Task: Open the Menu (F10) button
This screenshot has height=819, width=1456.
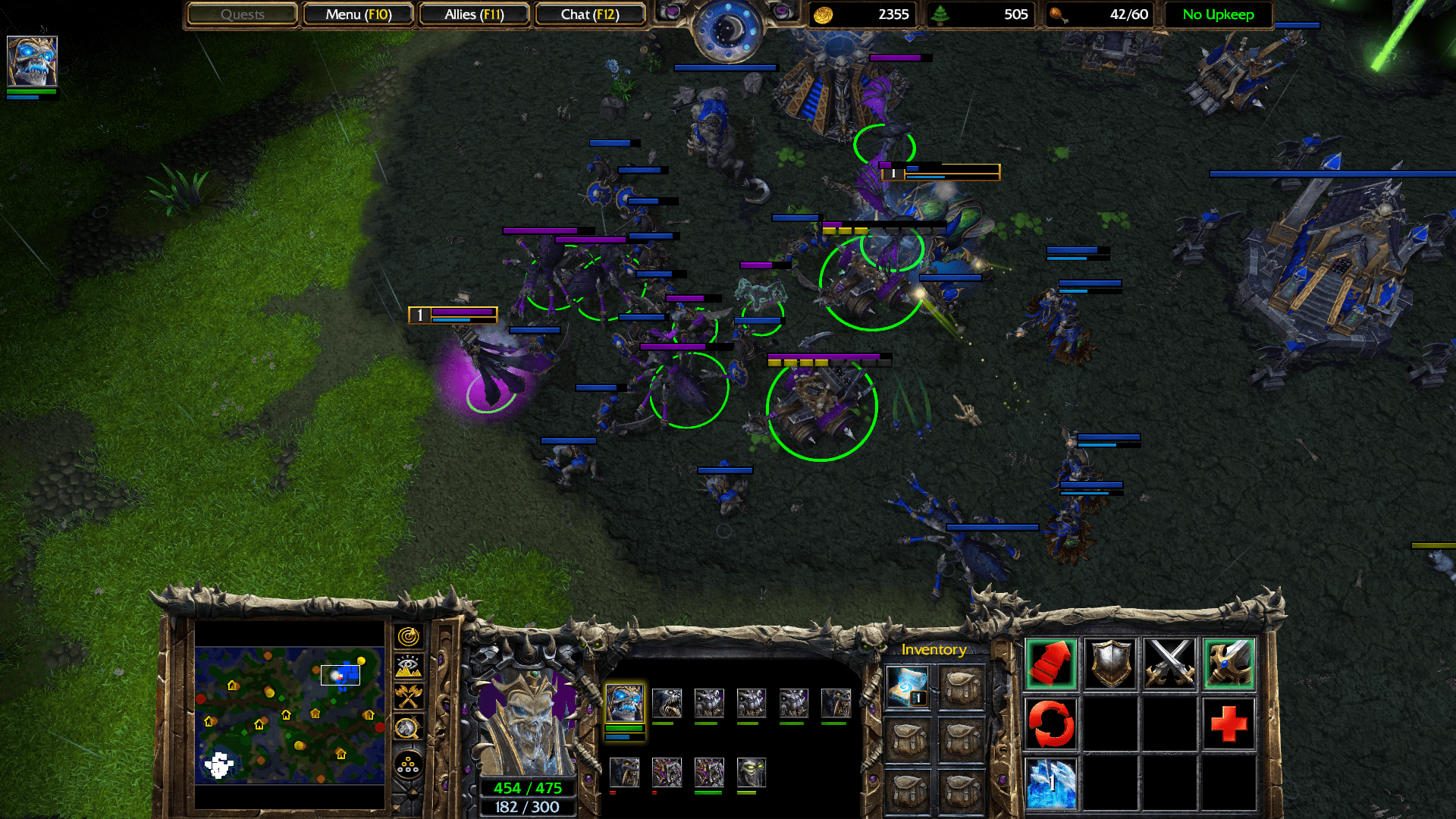Action: (x=358, y=14)
